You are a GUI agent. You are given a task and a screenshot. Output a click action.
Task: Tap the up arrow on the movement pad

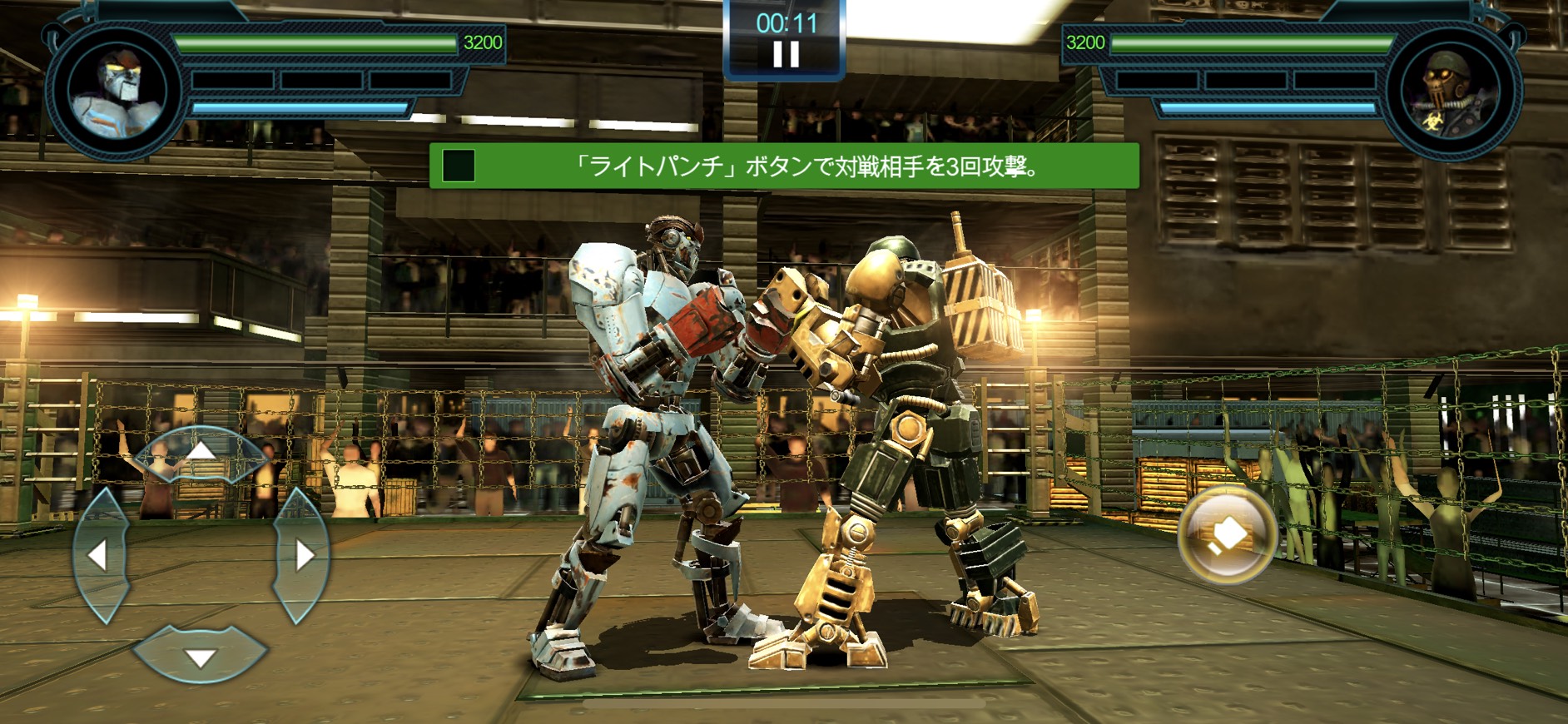tap(200, 454)
